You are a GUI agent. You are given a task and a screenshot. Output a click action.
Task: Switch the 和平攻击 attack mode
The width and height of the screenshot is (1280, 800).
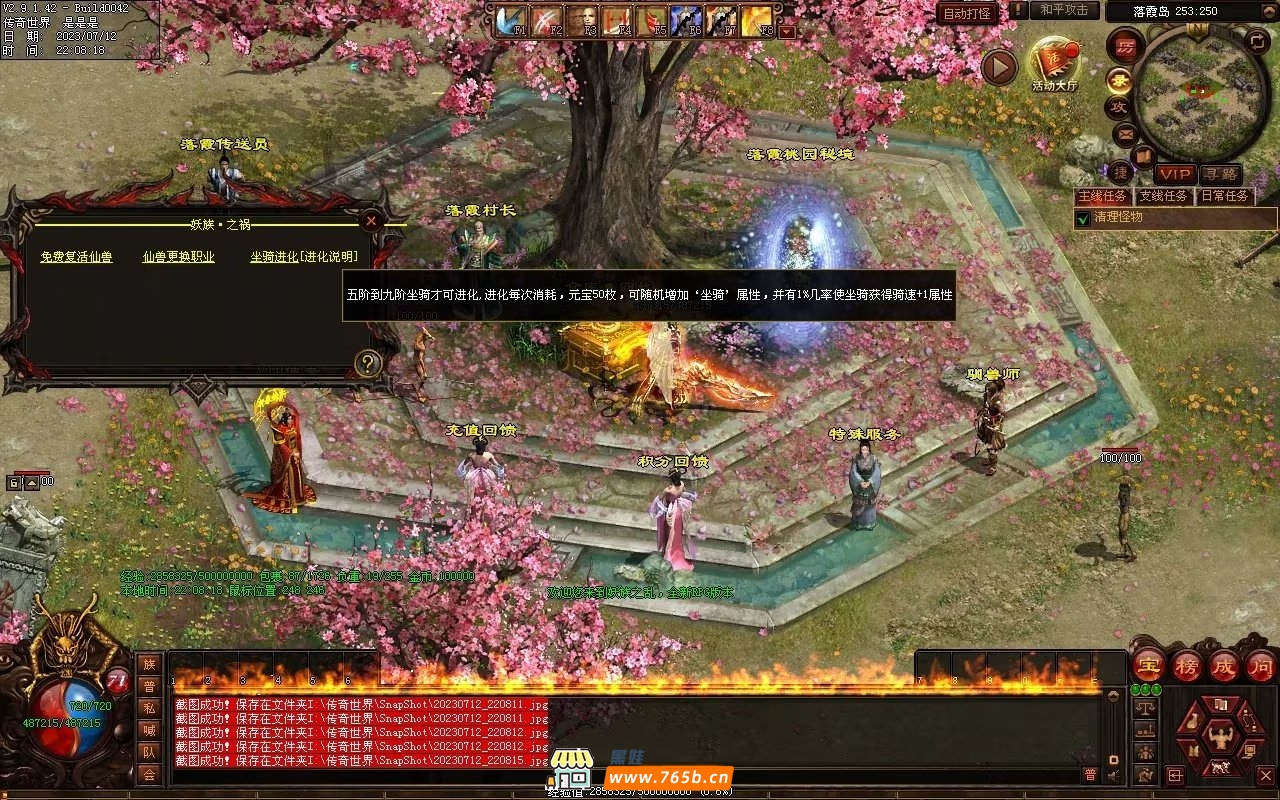[1063, 10]
